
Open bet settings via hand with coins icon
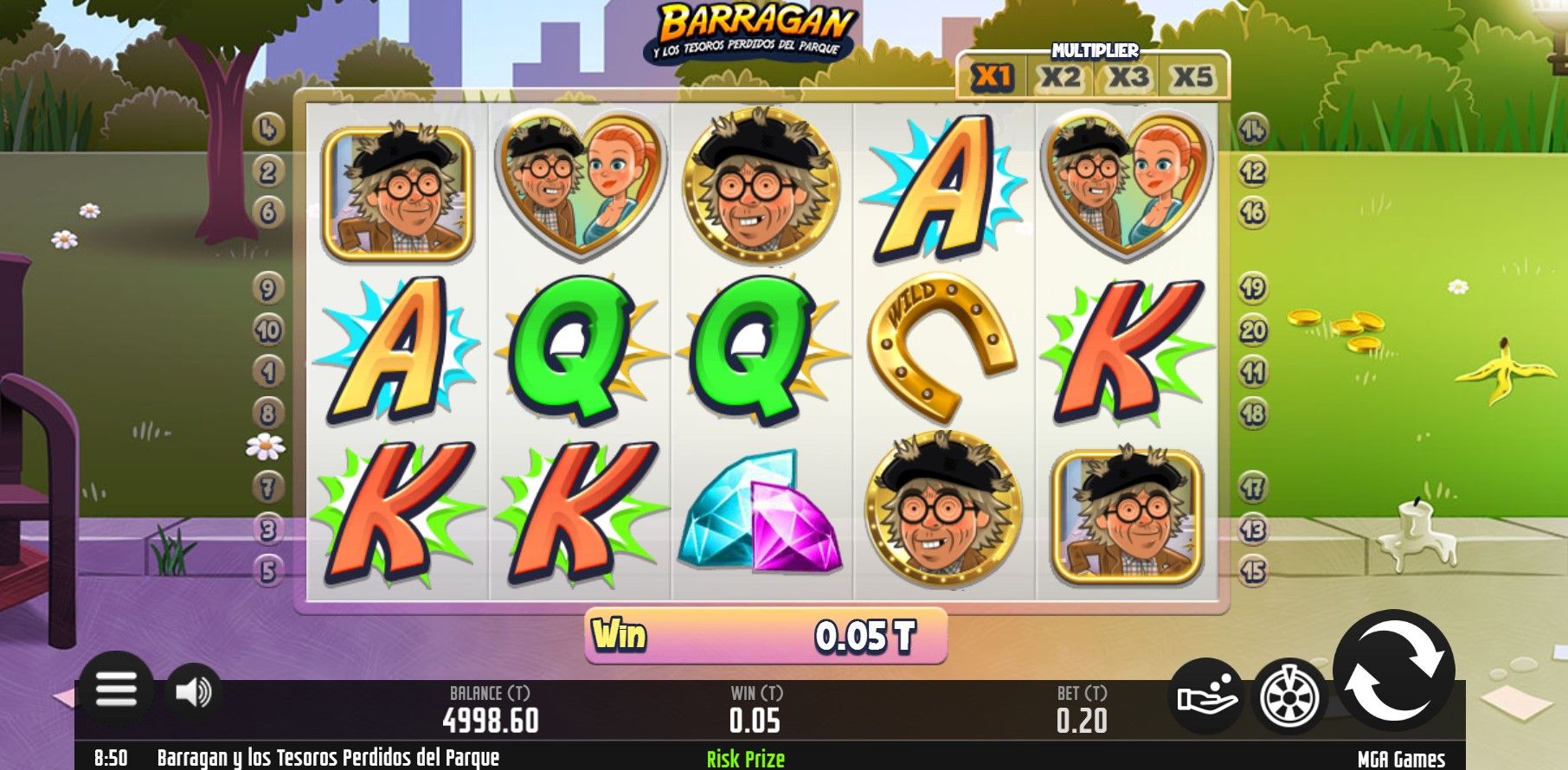click(1206, 696)
